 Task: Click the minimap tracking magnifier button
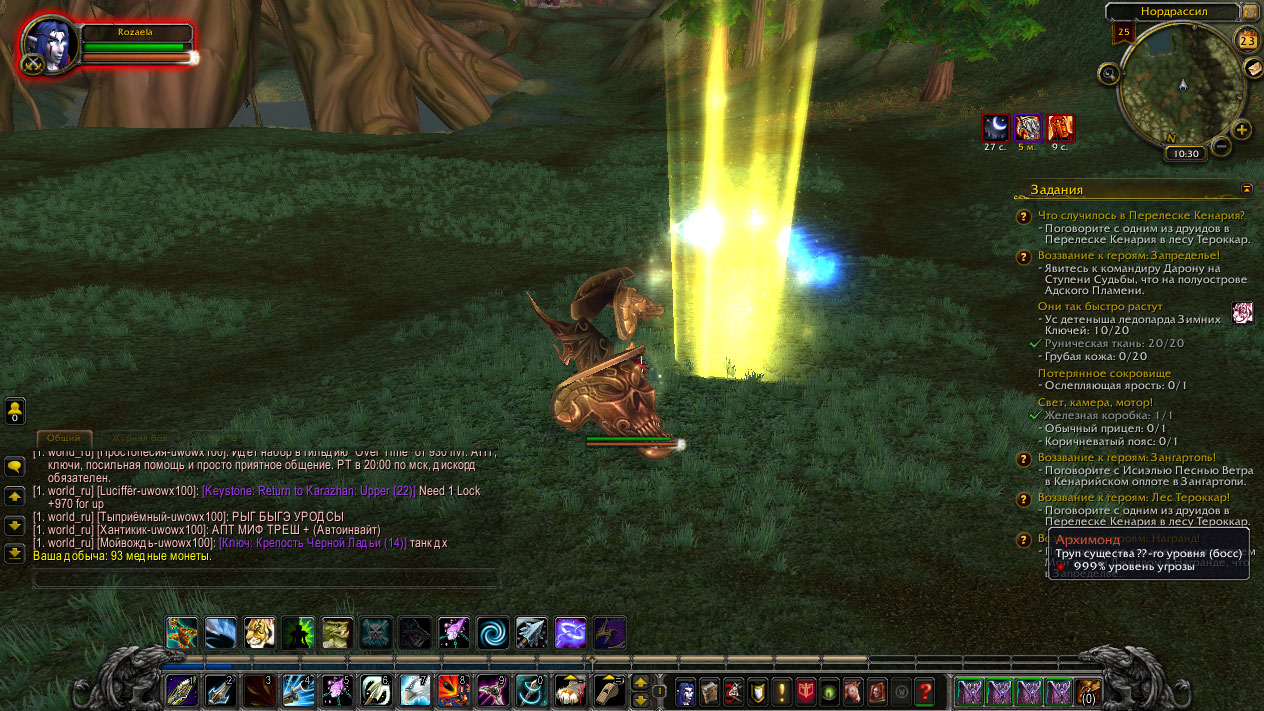[x=1108, y=73]
